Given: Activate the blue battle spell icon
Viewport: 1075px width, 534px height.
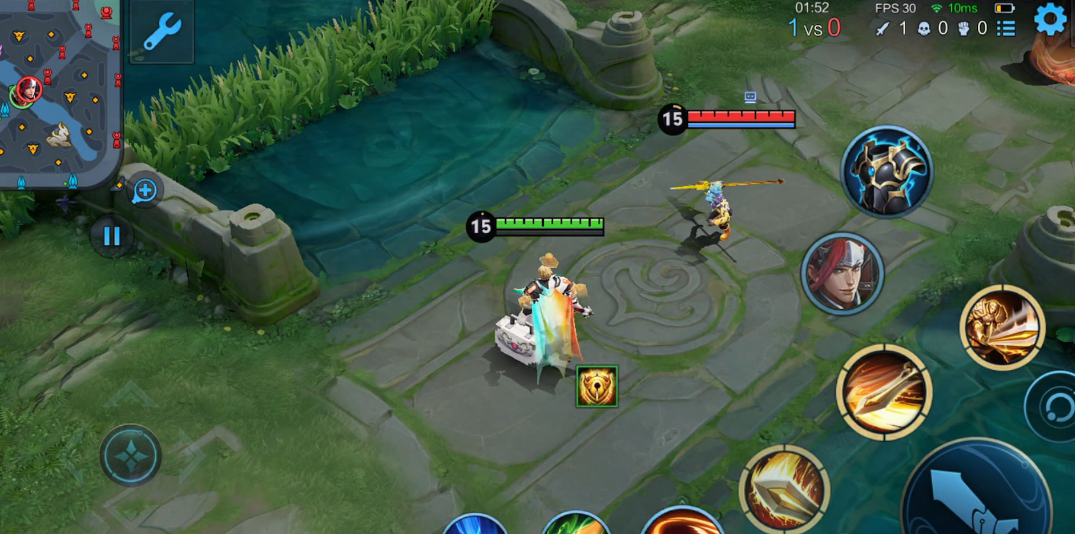Looking at the screenshot, I should pyautogui.click(x=475, y=525).
